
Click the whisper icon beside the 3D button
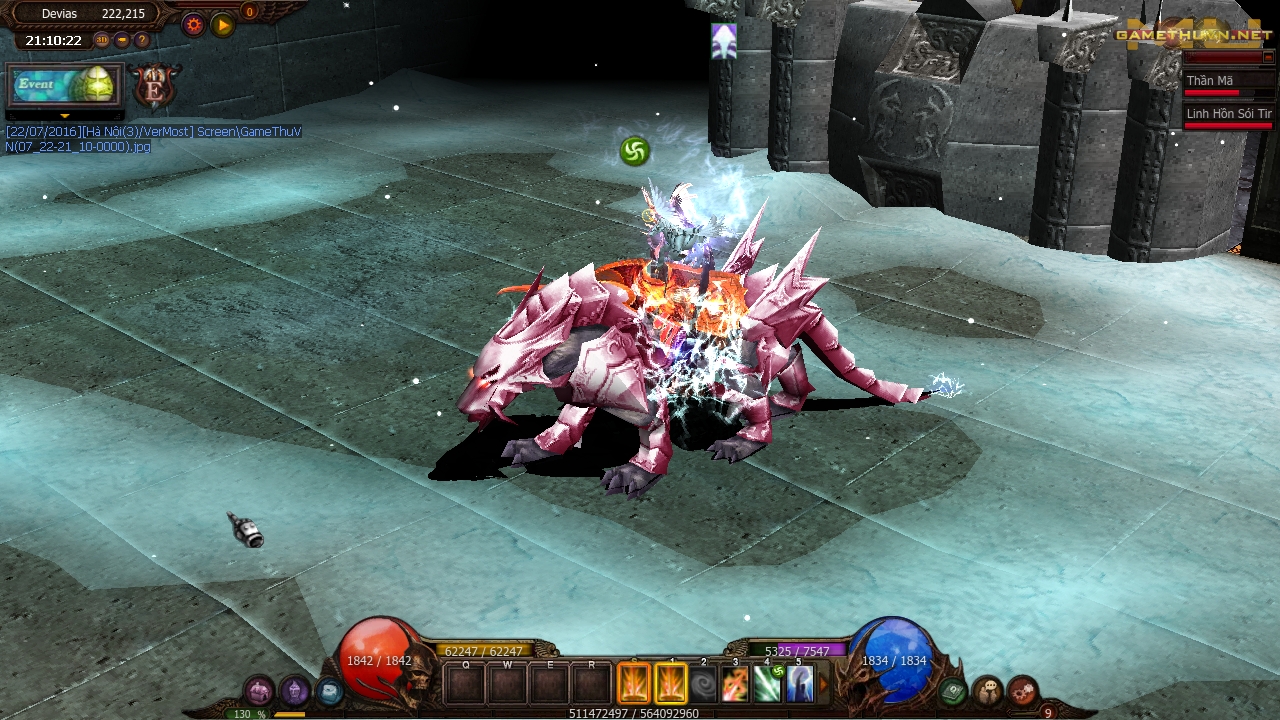(122, 40)
